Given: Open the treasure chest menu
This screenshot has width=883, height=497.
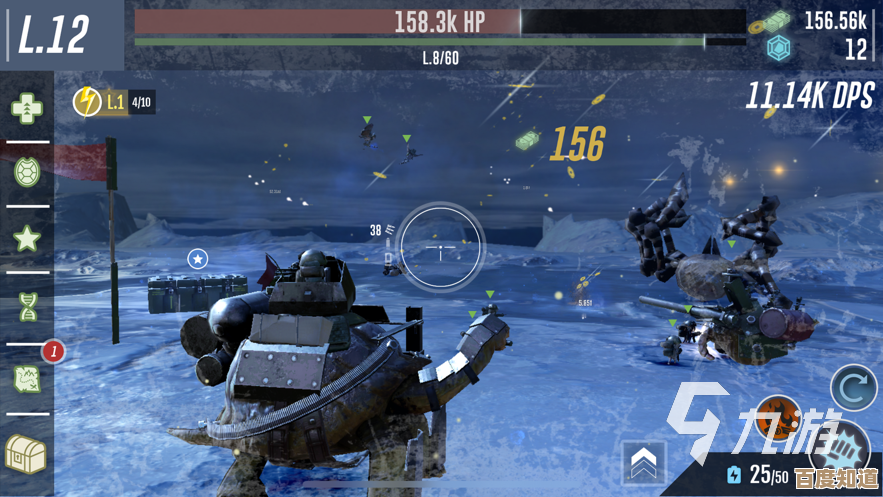Looking at the screenshot, I should click(26, 452).
